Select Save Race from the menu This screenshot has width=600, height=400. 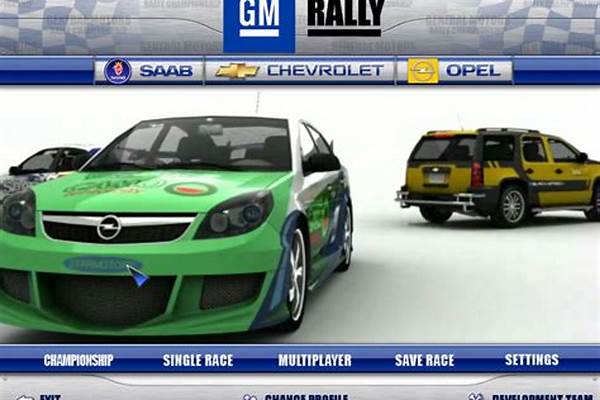(424, 360)
